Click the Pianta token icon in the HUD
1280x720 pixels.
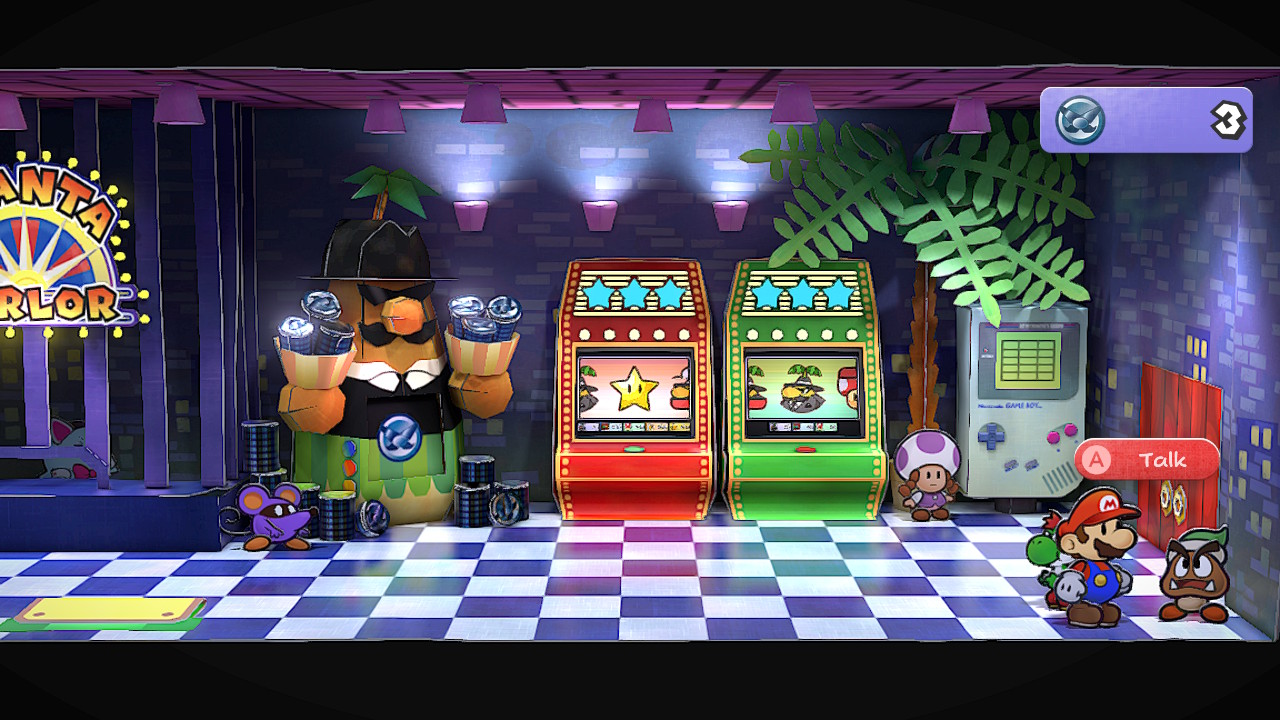point(1081,120)
